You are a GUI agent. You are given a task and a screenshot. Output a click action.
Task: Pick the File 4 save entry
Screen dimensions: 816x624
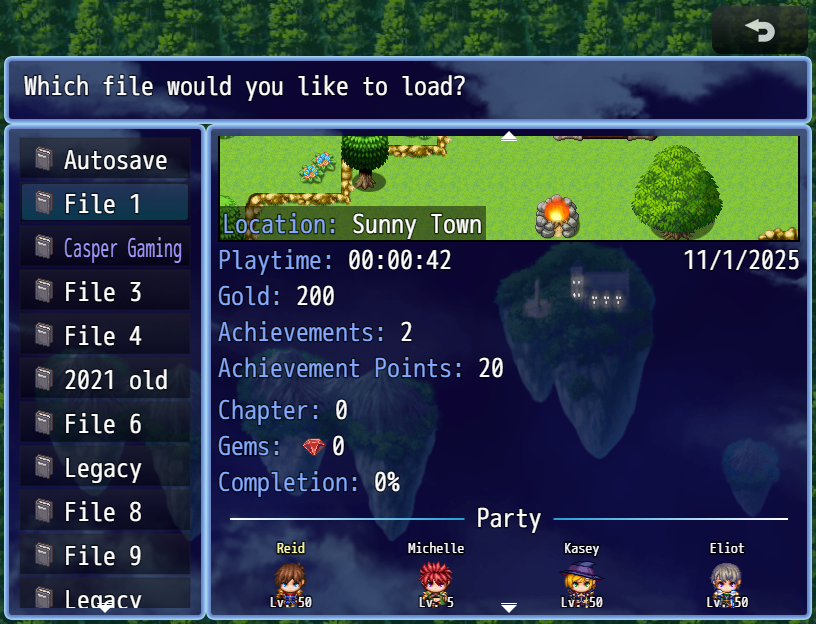(x=105, y=336)
